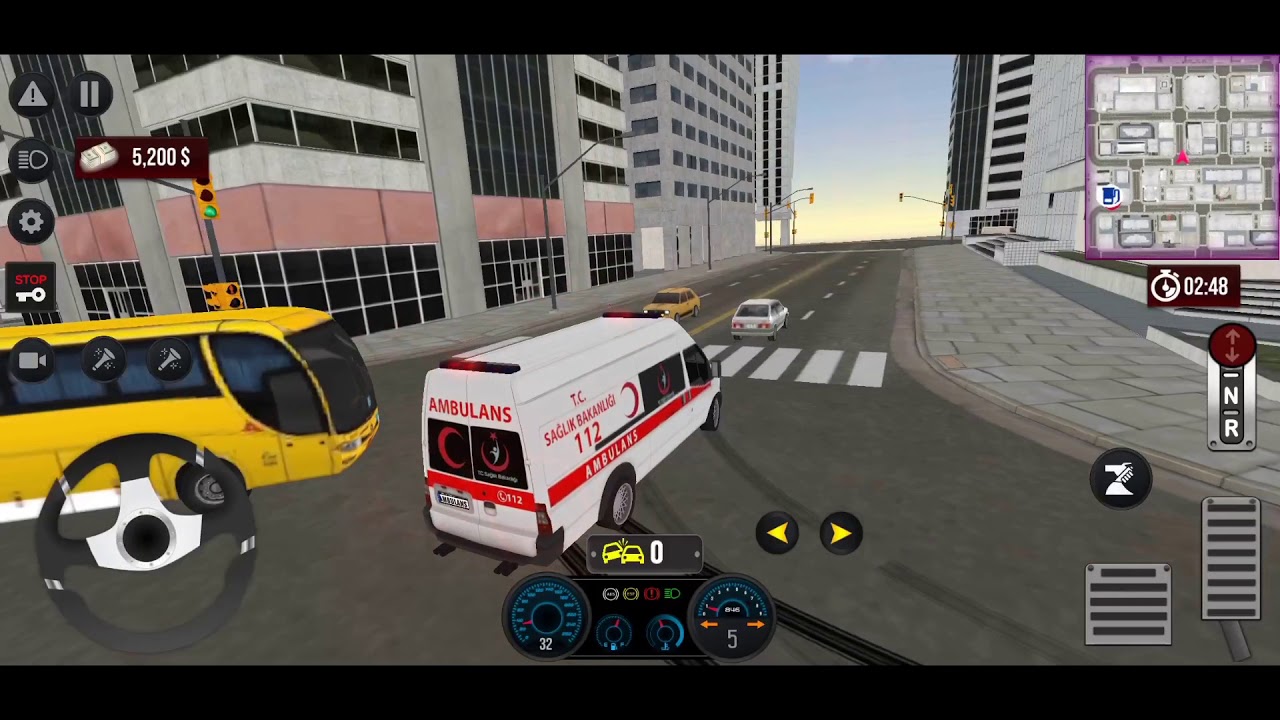
Task: Tap the STOP engine key button
Action: click(31, 288)
